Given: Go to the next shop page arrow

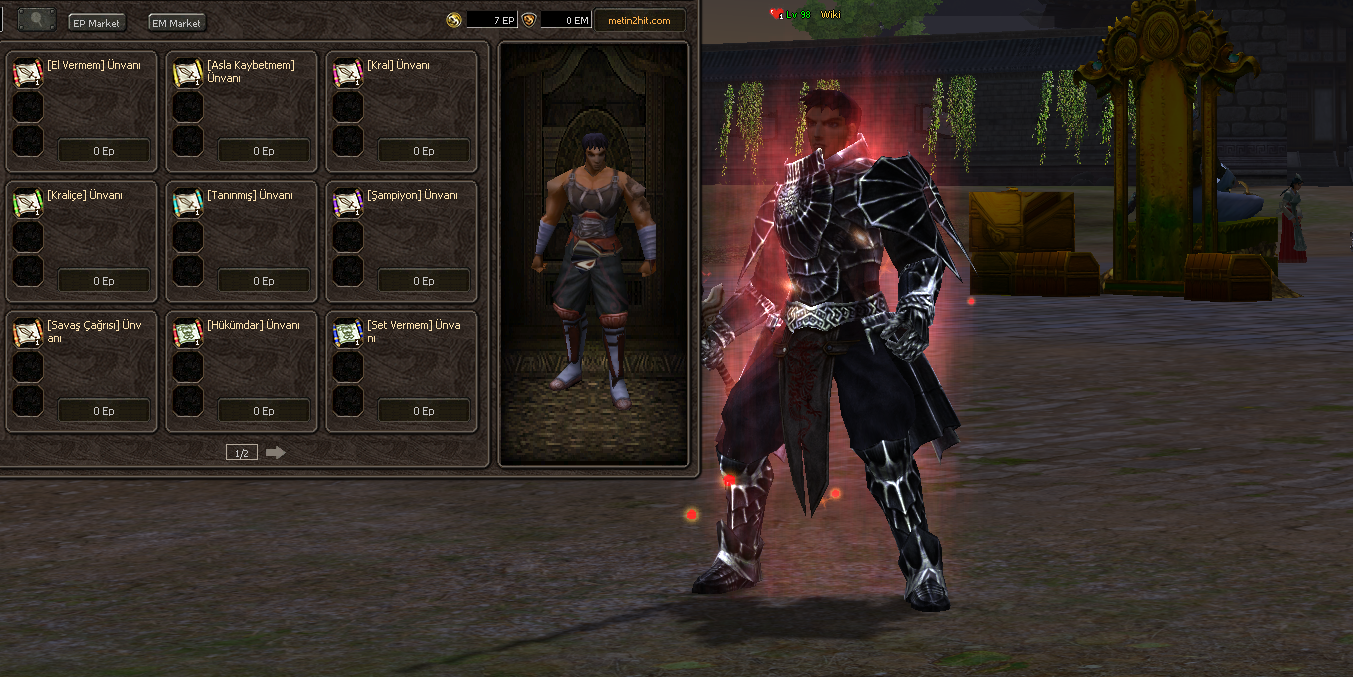Looking at the screenshot, I should pyautogui.click(x=275, y=453).
